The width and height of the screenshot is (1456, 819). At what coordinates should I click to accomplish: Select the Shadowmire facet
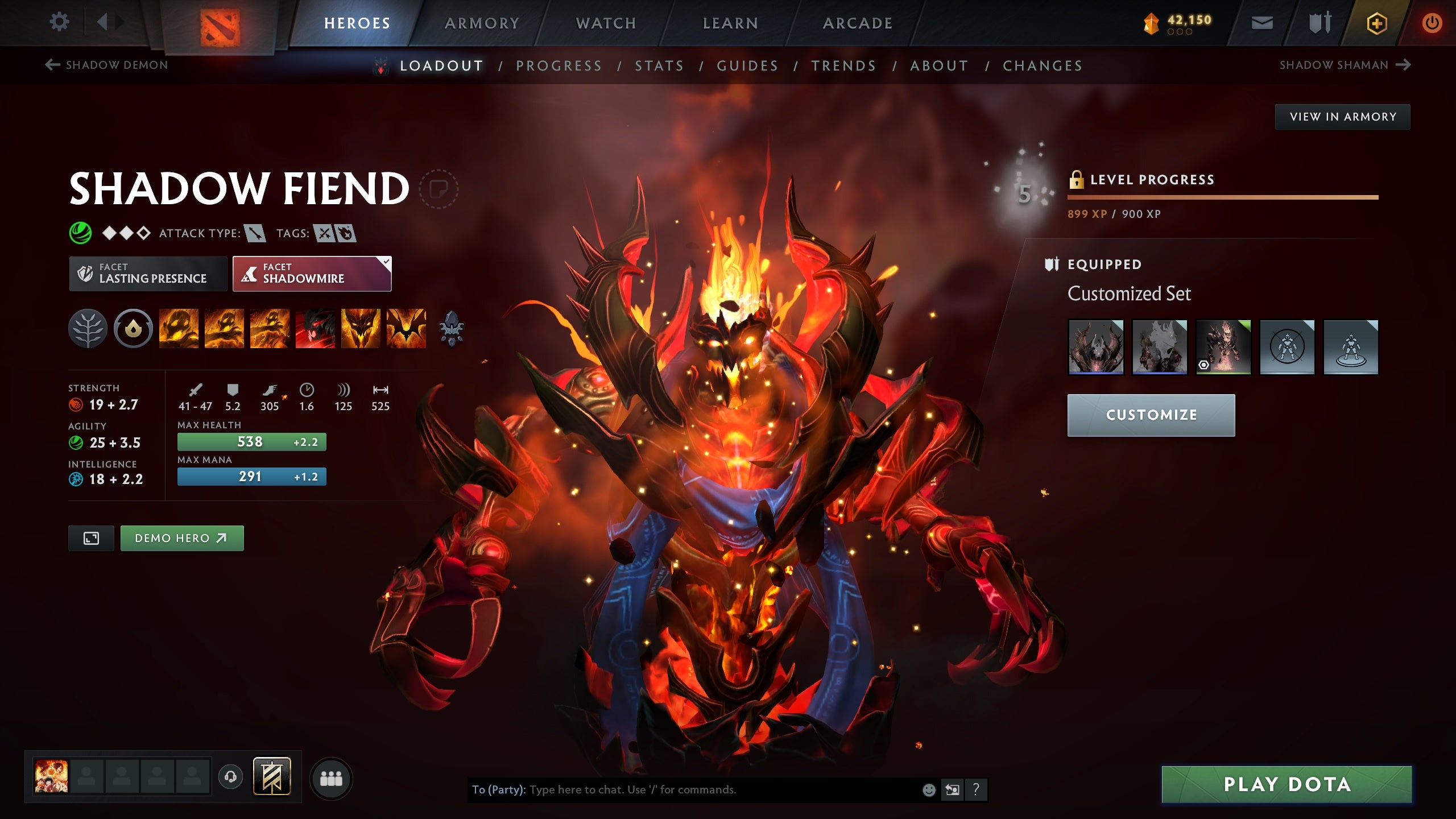pyautogui.click(x=312, y=274)
